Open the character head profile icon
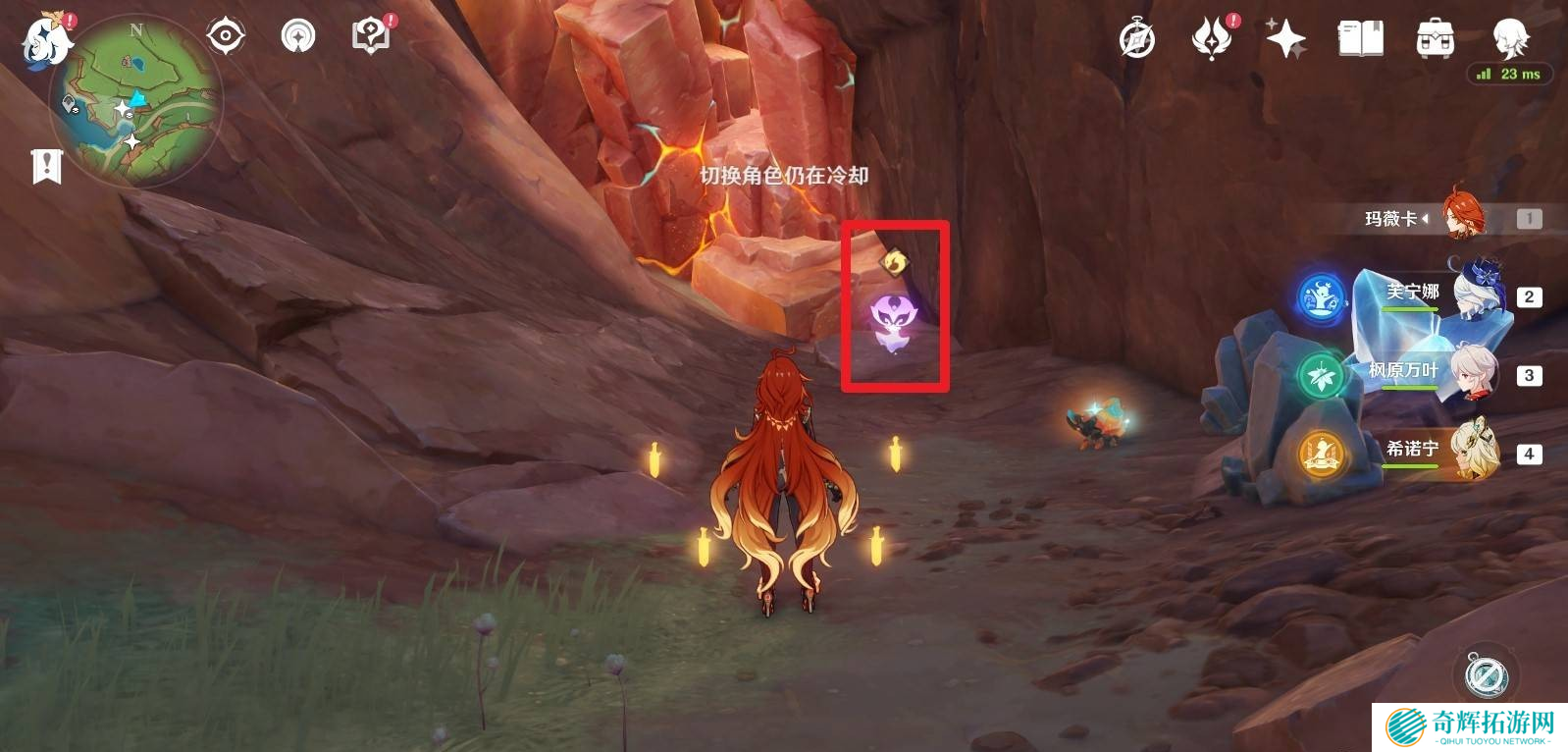Screen dimensions: 1568x752 (1509, 37)
